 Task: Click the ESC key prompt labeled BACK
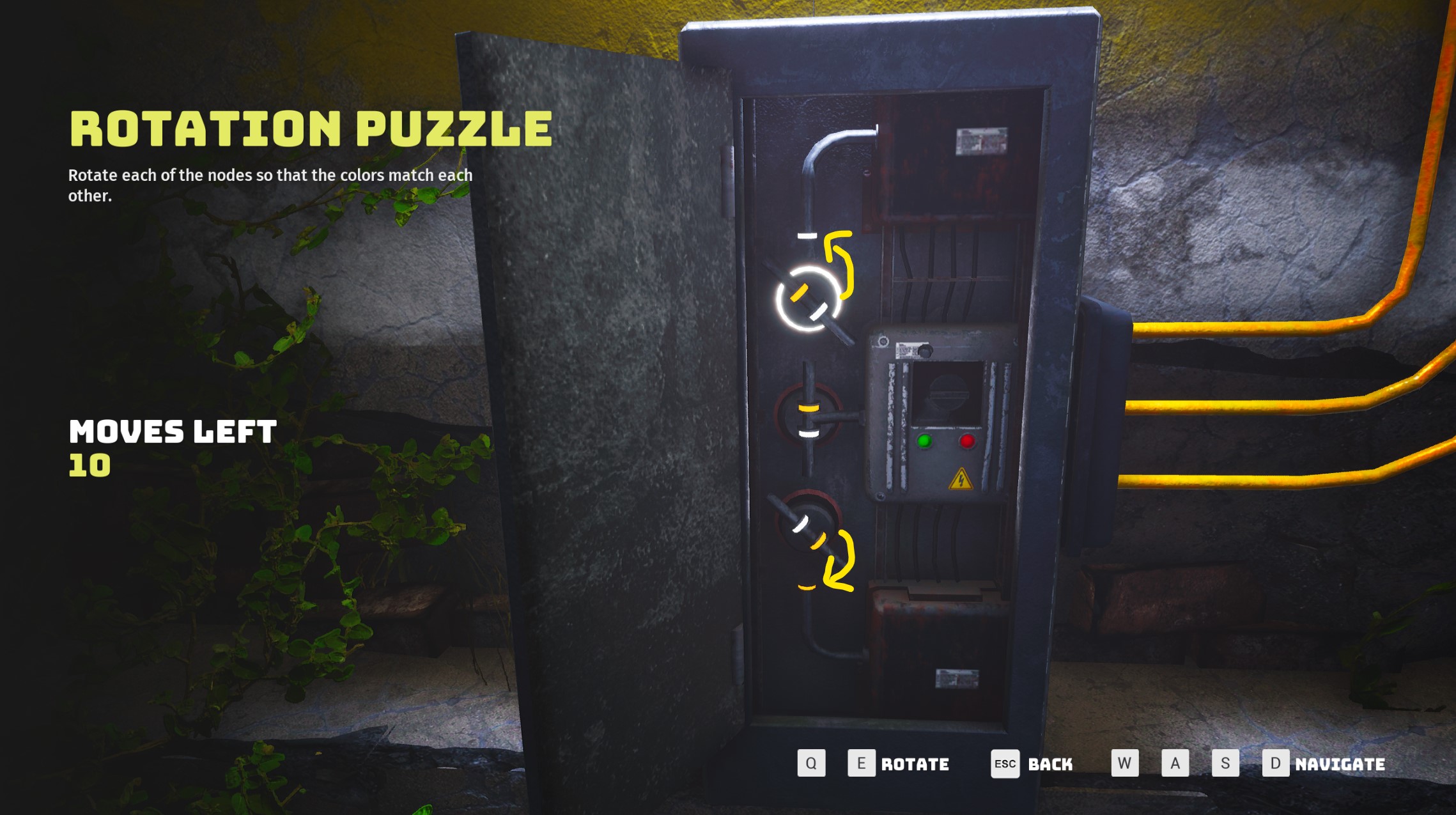coord(1005,764)
